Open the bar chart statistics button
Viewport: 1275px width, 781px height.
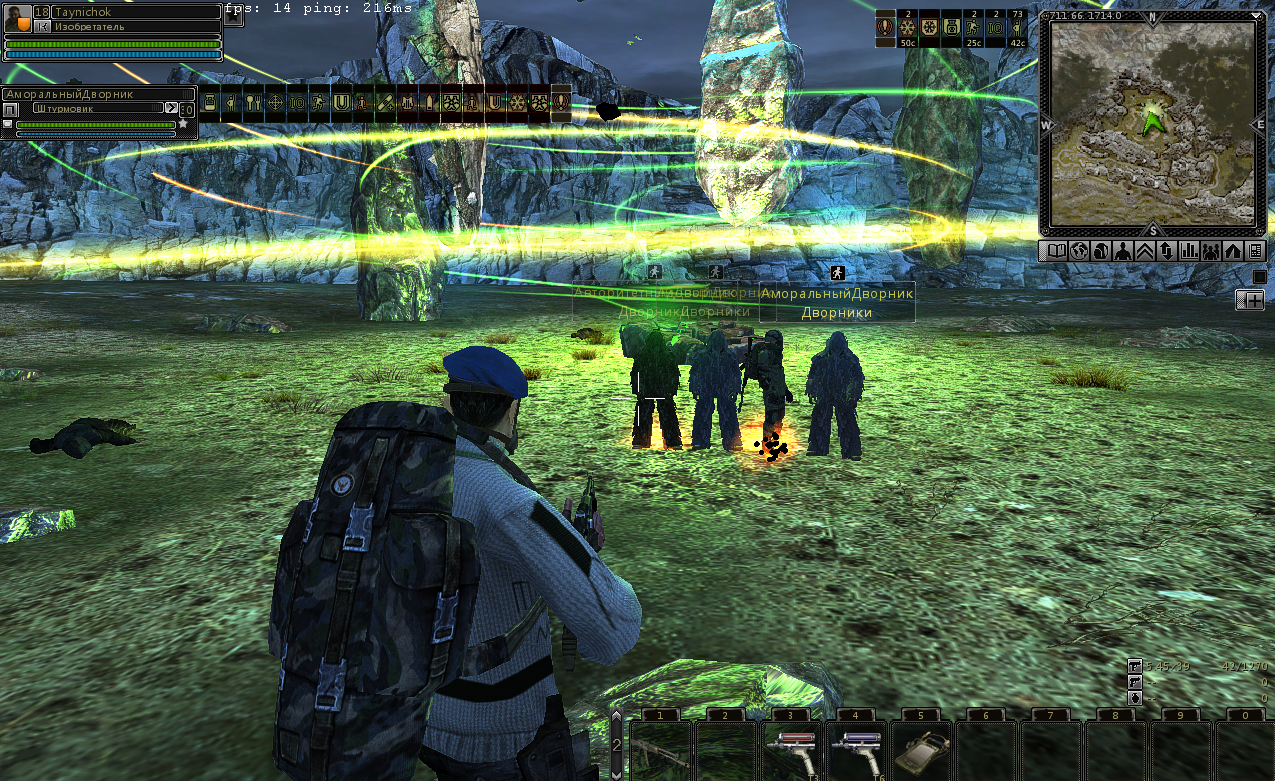pyautogui.click(x=1189, y=251)
